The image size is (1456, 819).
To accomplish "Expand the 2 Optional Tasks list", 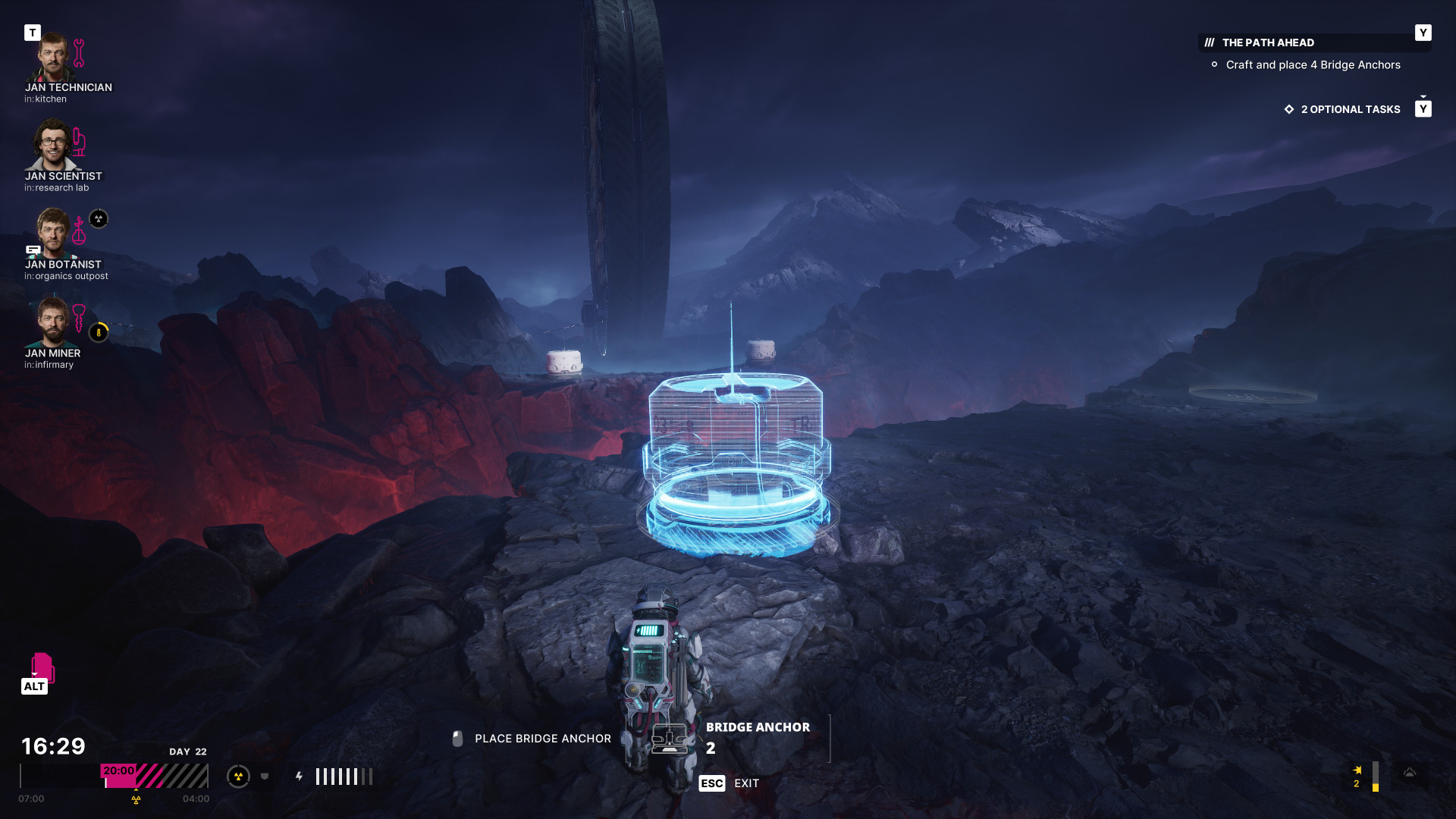I will point(1350,110).
